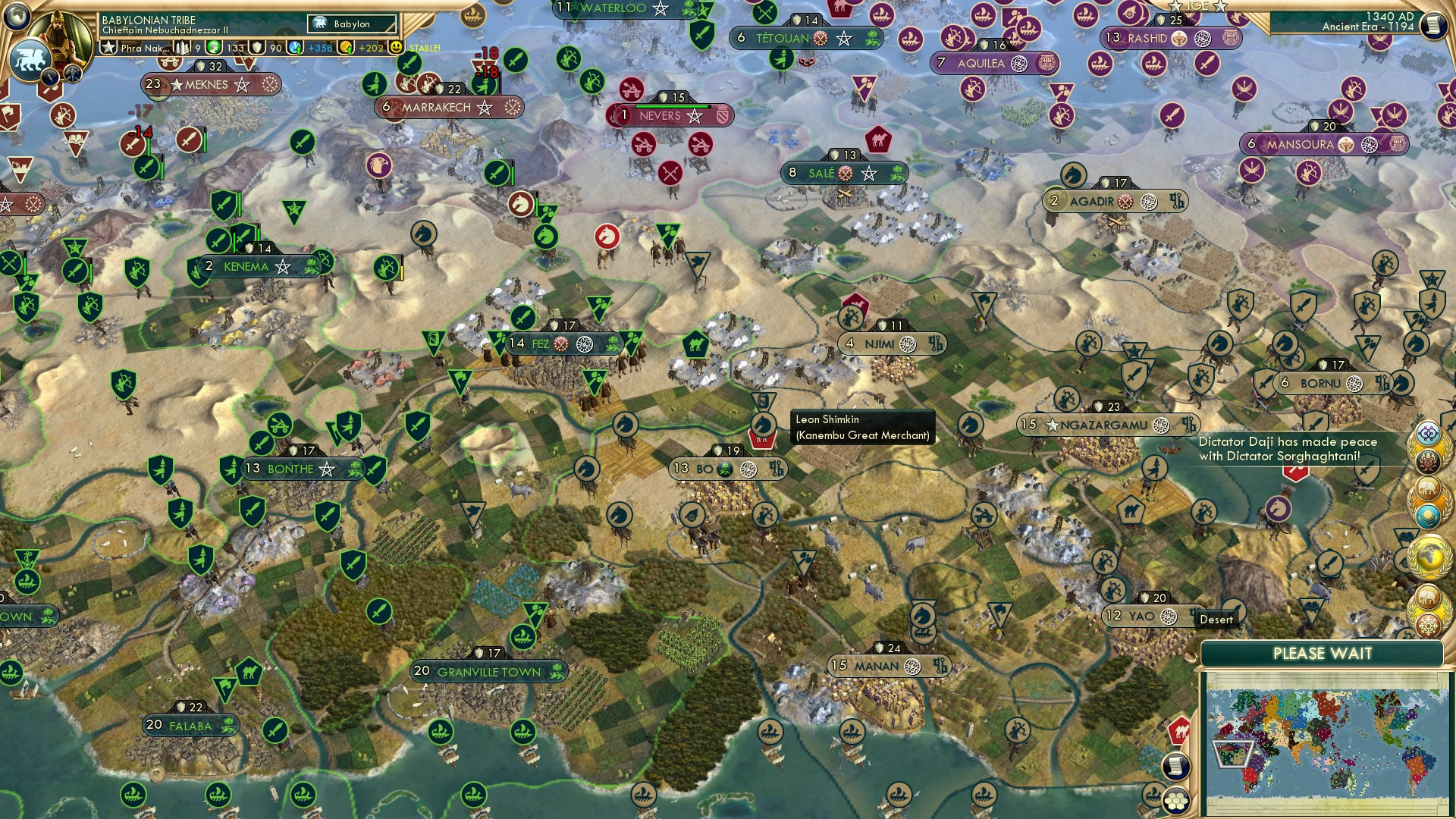Expand the truncated Phra Nak city-state entry

pyautogui.click(x=144, y=47)
